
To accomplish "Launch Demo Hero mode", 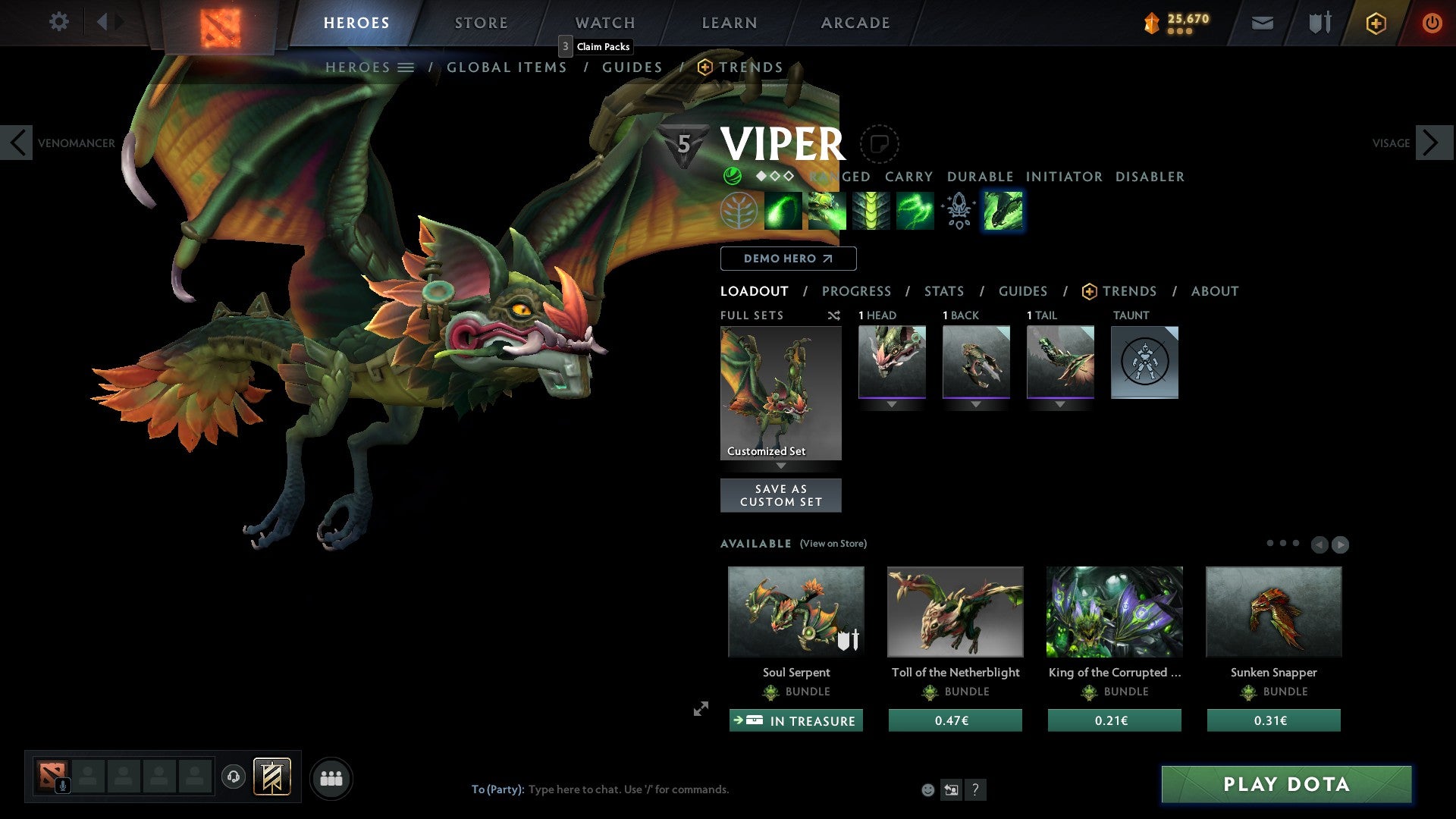I will (x=788, y=259).
